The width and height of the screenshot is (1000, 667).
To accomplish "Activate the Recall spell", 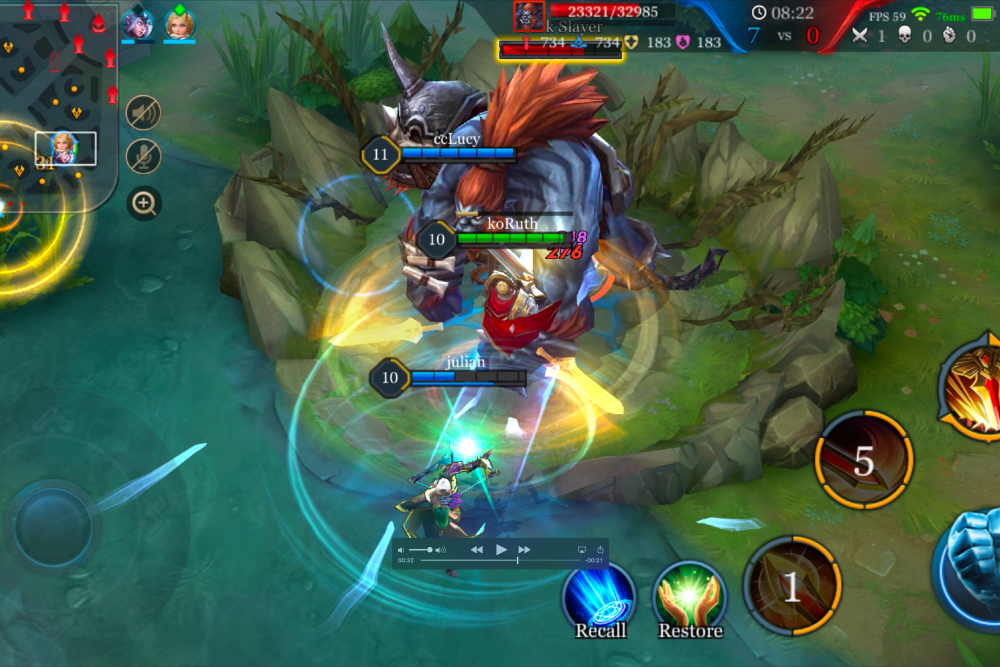I will [x=599, y=597].
